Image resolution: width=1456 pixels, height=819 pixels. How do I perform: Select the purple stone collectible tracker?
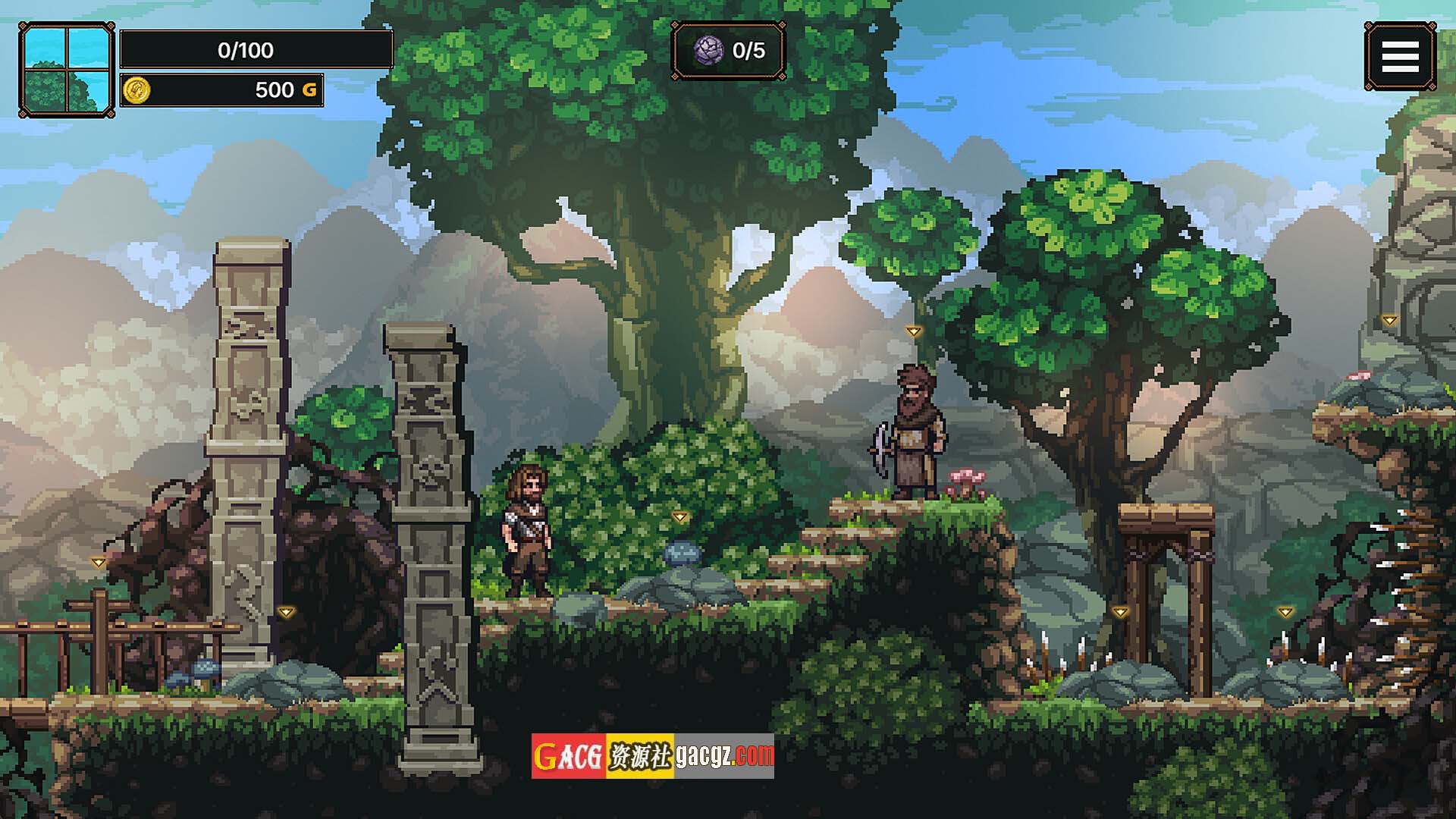[x=728, y=51]
